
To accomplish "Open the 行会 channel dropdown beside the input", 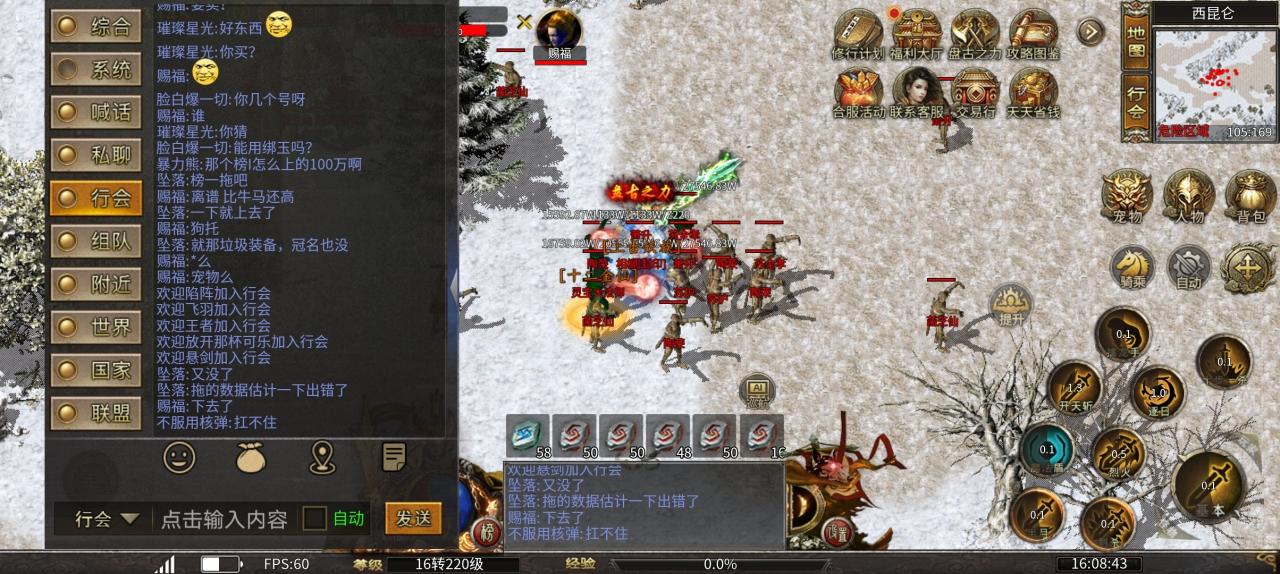I will click(107, 519).
